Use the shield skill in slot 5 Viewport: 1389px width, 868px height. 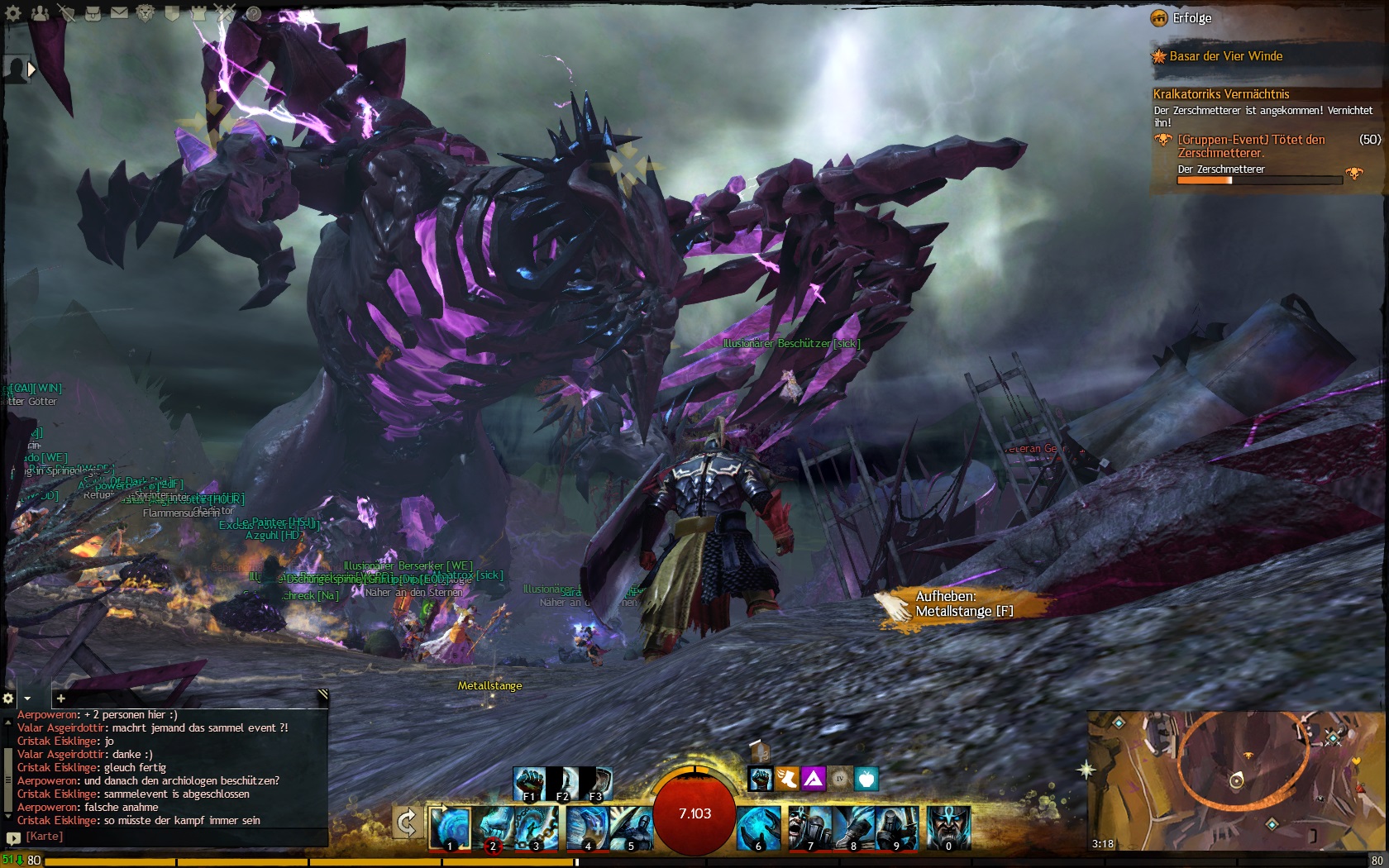point(632,827)
